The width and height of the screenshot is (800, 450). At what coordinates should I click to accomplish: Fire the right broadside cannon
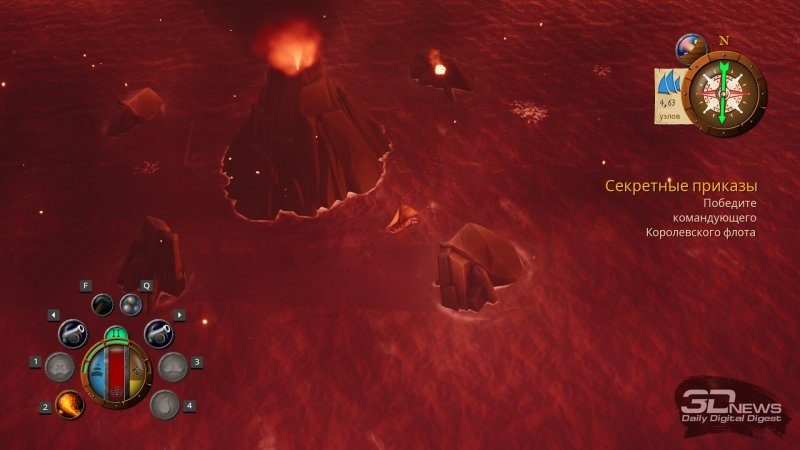tap(158, 333)
